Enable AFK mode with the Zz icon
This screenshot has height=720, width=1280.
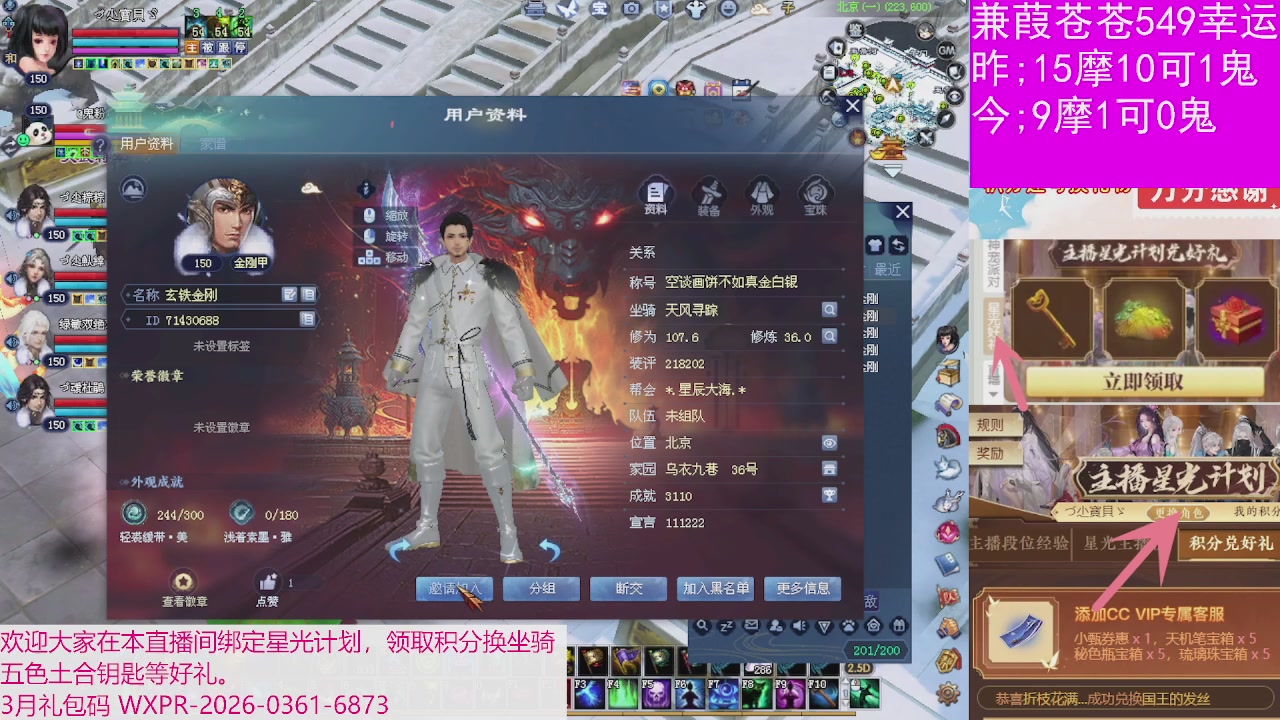pos(726,625)
